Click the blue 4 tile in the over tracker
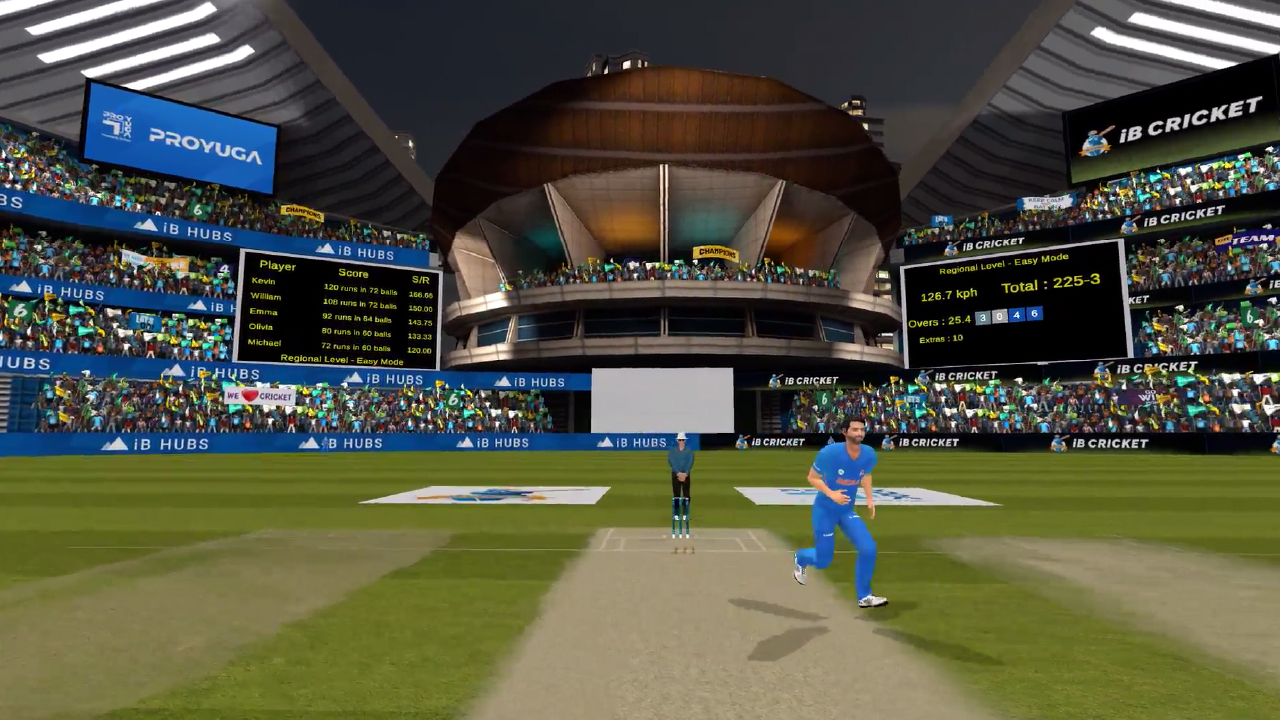 tap(1016, 314)
